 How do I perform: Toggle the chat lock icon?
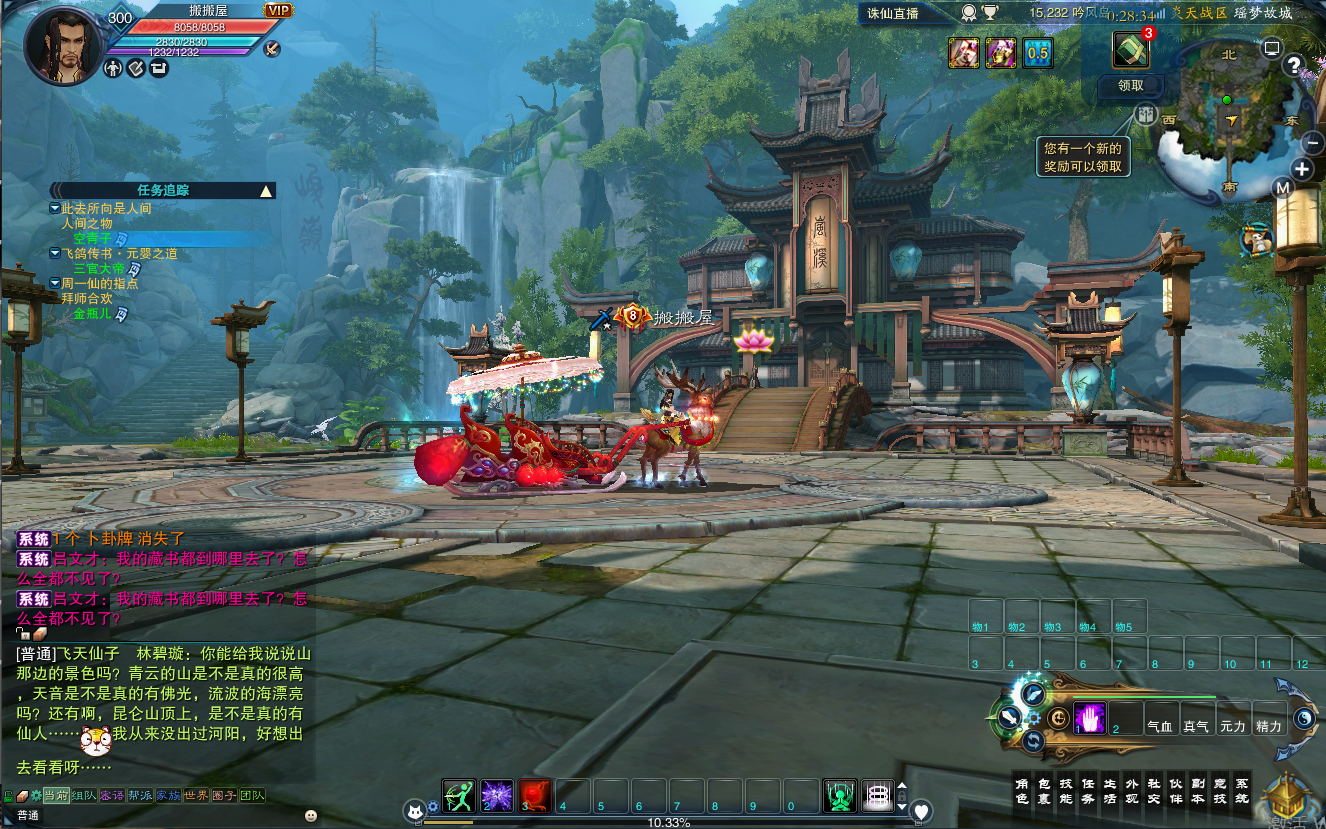click(x=8, y=796)
